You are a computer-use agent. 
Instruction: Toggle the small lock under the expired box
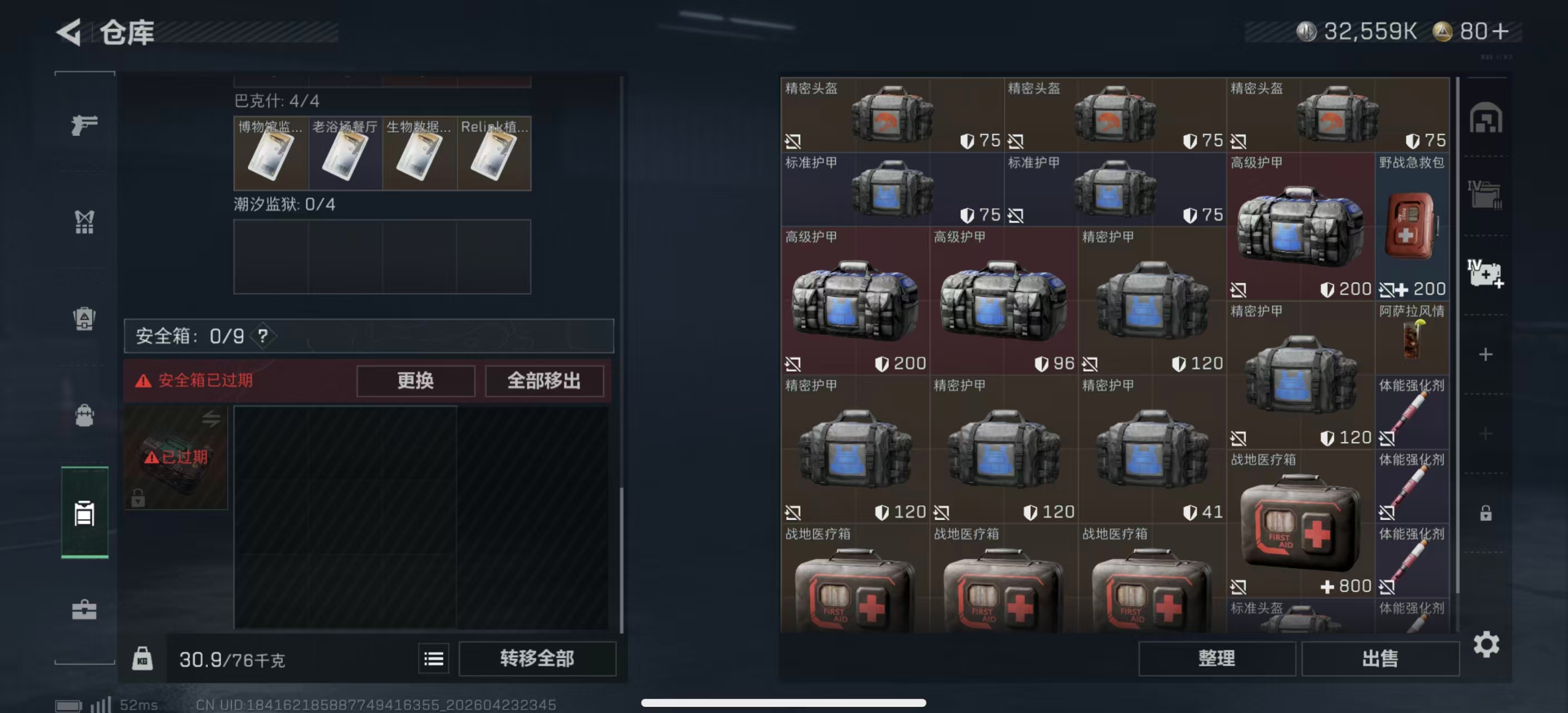[138, 497]
